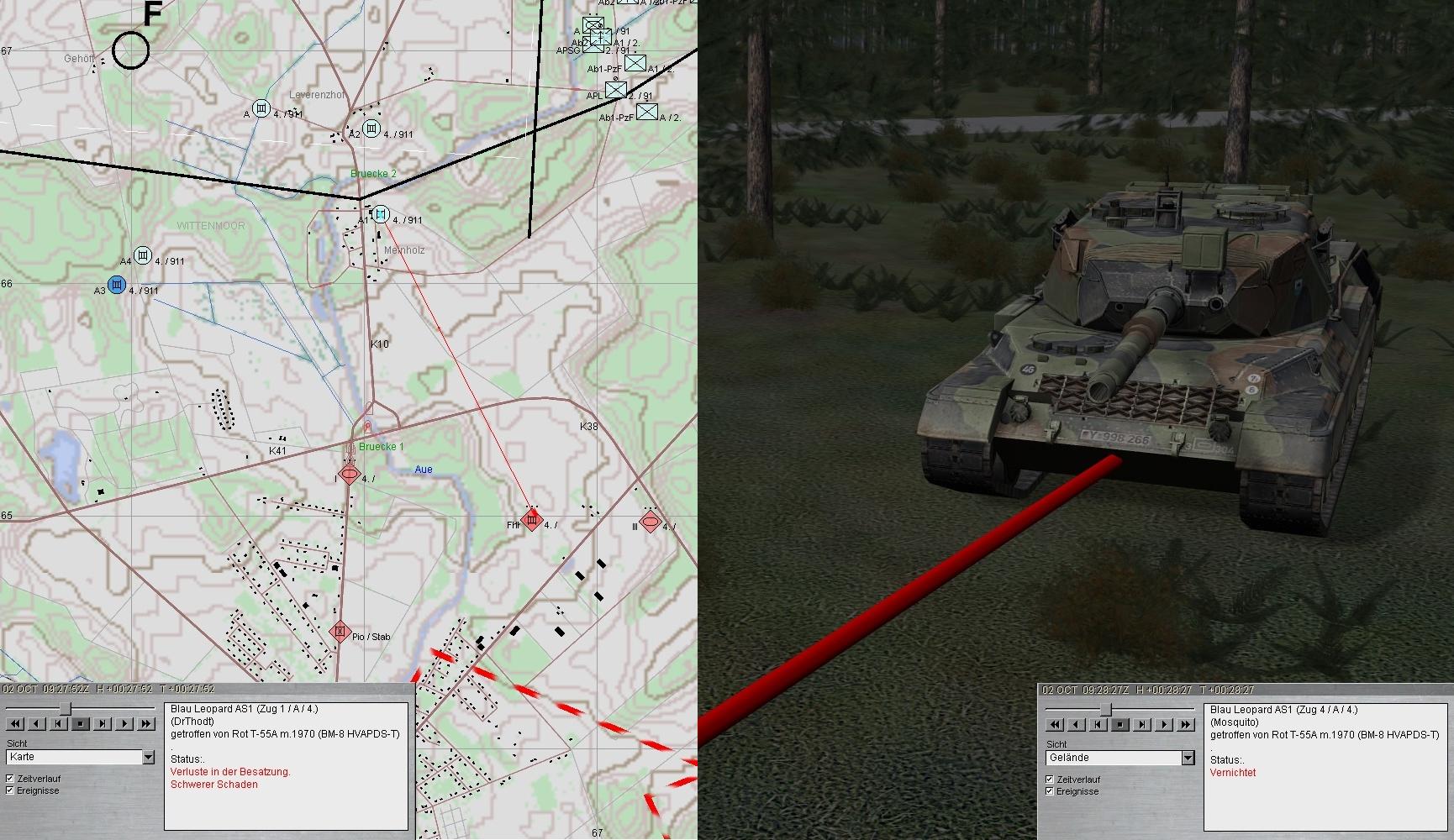Screen dimensions: 1454x840
Task: Toggle Zeitverlauf checkbox in the Gelände panel
Action: pos(1050,780)
